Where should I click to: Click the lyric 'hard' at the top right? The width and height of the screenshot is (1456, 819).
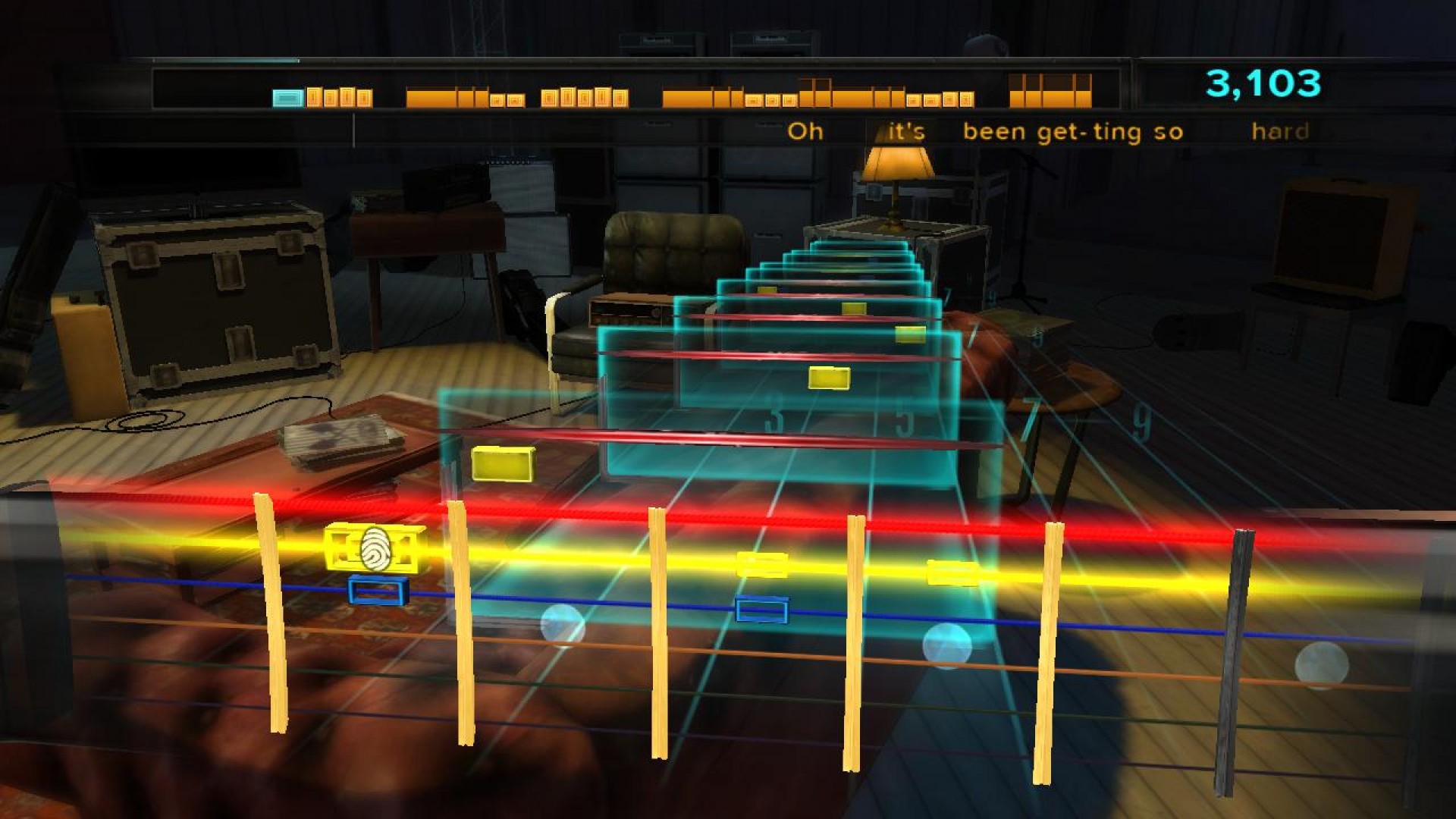coord(1282,130)
